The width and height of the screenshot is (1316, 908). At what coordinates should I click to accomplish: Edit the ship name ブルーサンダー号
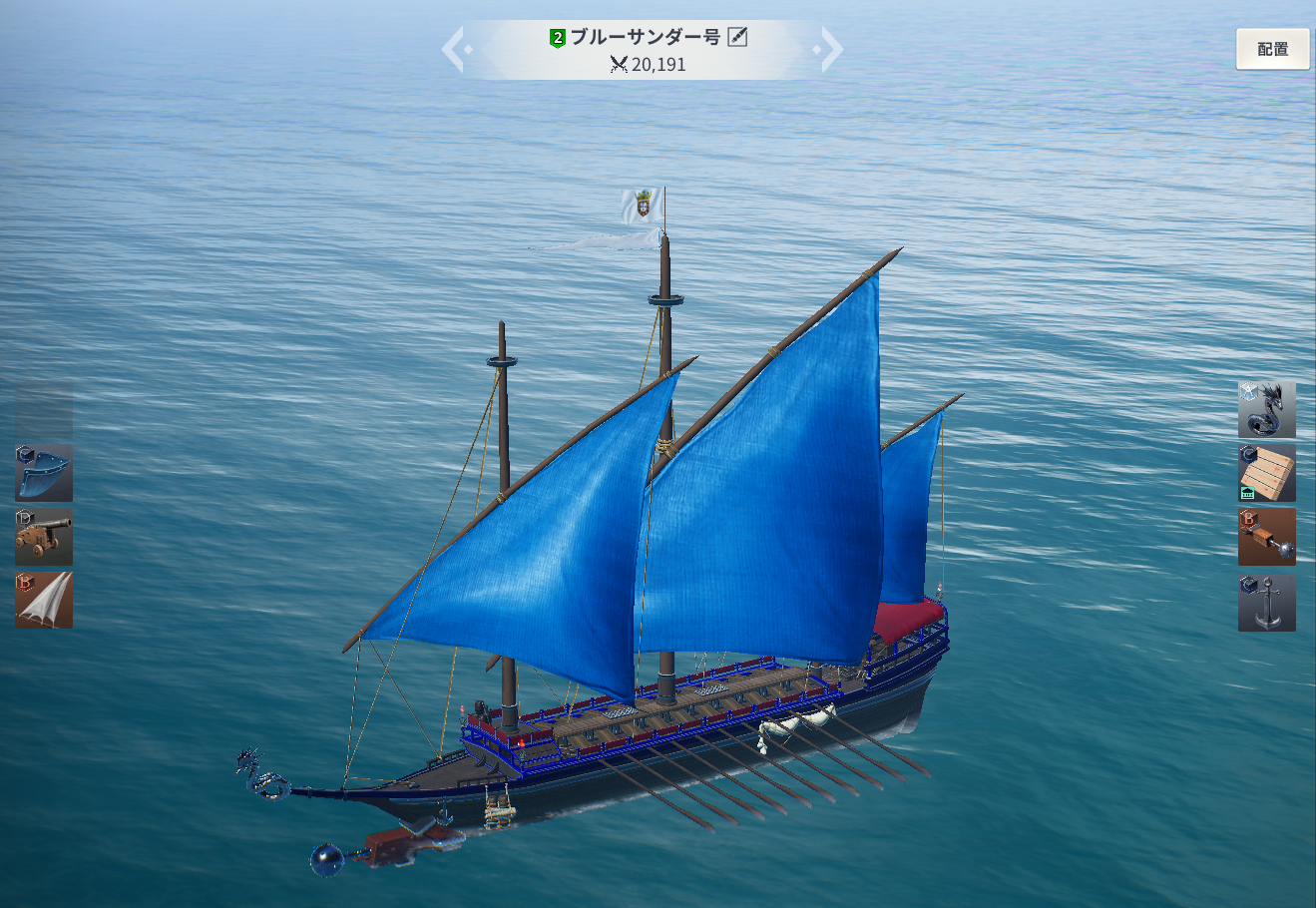pyautogui.click(x=737, y=38)
